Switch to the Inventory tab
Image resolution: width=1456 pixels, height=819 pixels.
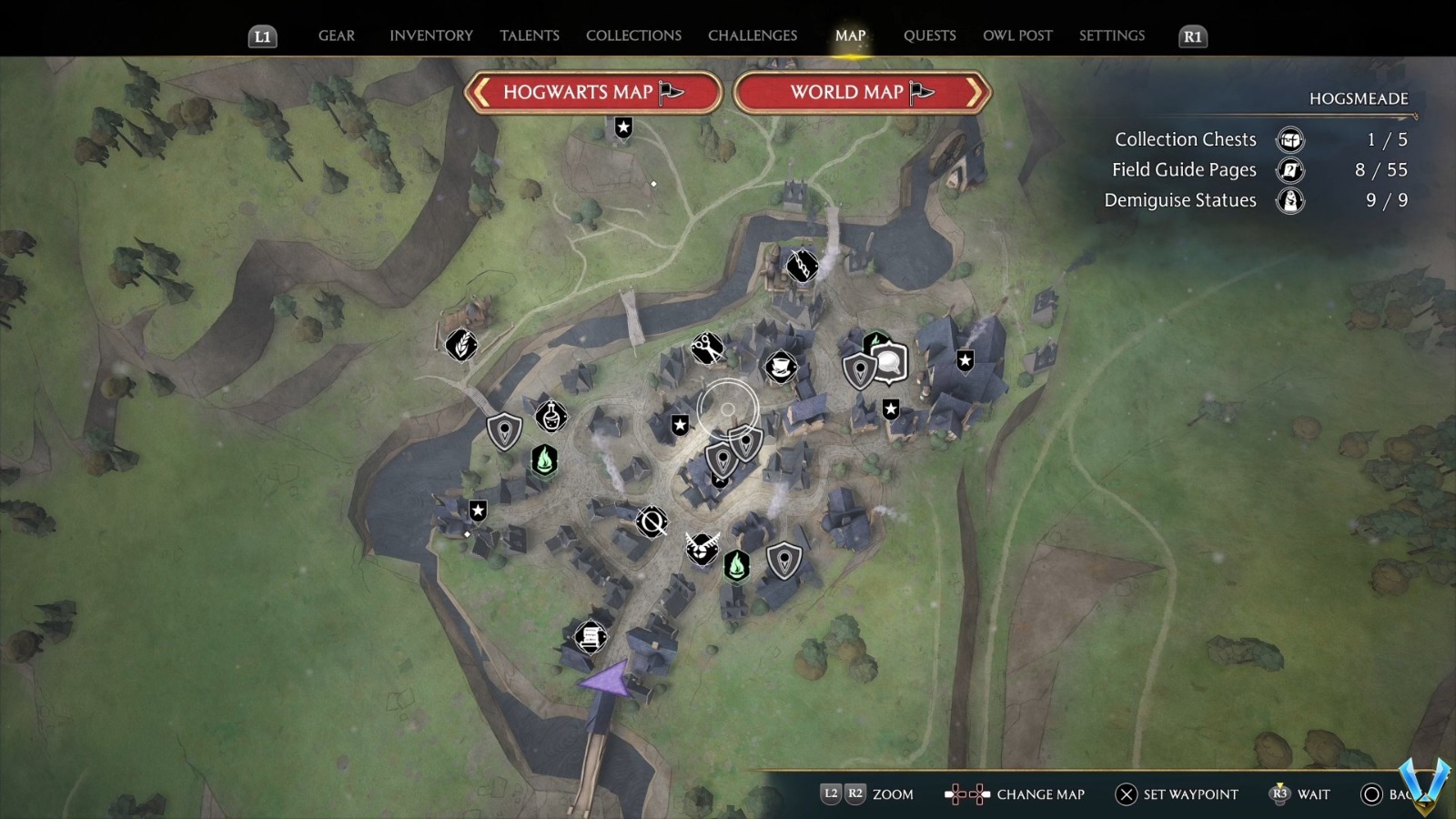(431, 35)
